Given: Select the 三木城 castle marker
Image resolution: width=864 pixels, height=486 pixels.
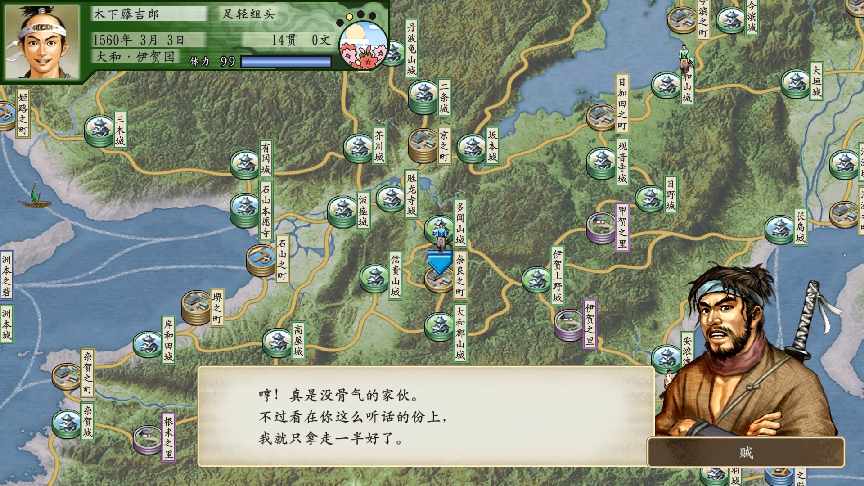Looking at the screenshot, I should 99,130.
